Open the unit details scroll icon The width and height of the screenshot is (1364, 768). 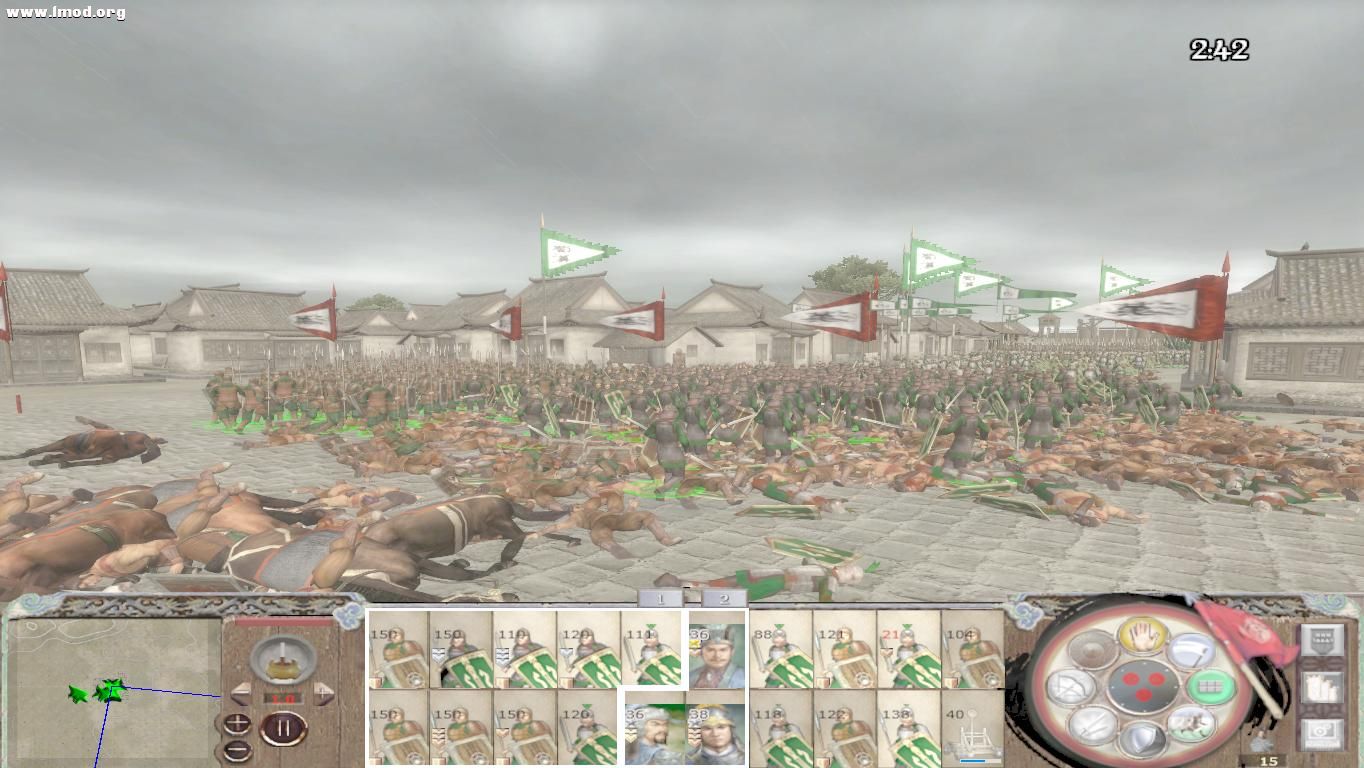click(x=1322, y=687)
